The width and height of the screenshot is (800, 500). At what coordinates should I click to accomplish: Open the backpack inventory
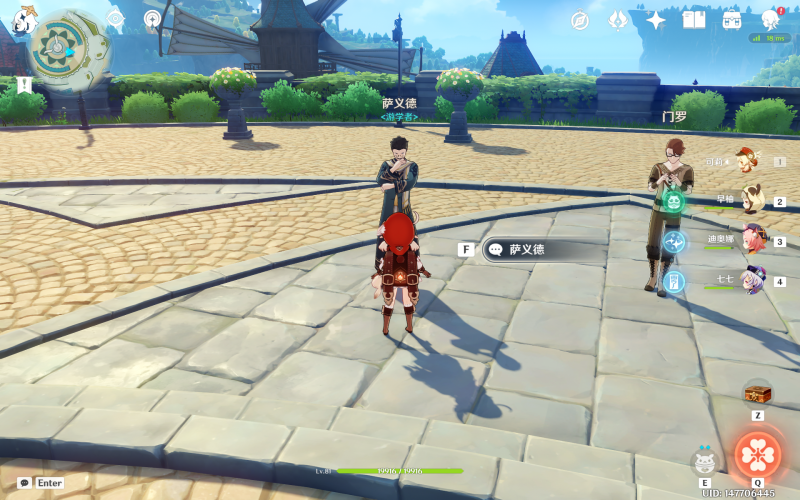pyautogui.click(x=732, y=20)
